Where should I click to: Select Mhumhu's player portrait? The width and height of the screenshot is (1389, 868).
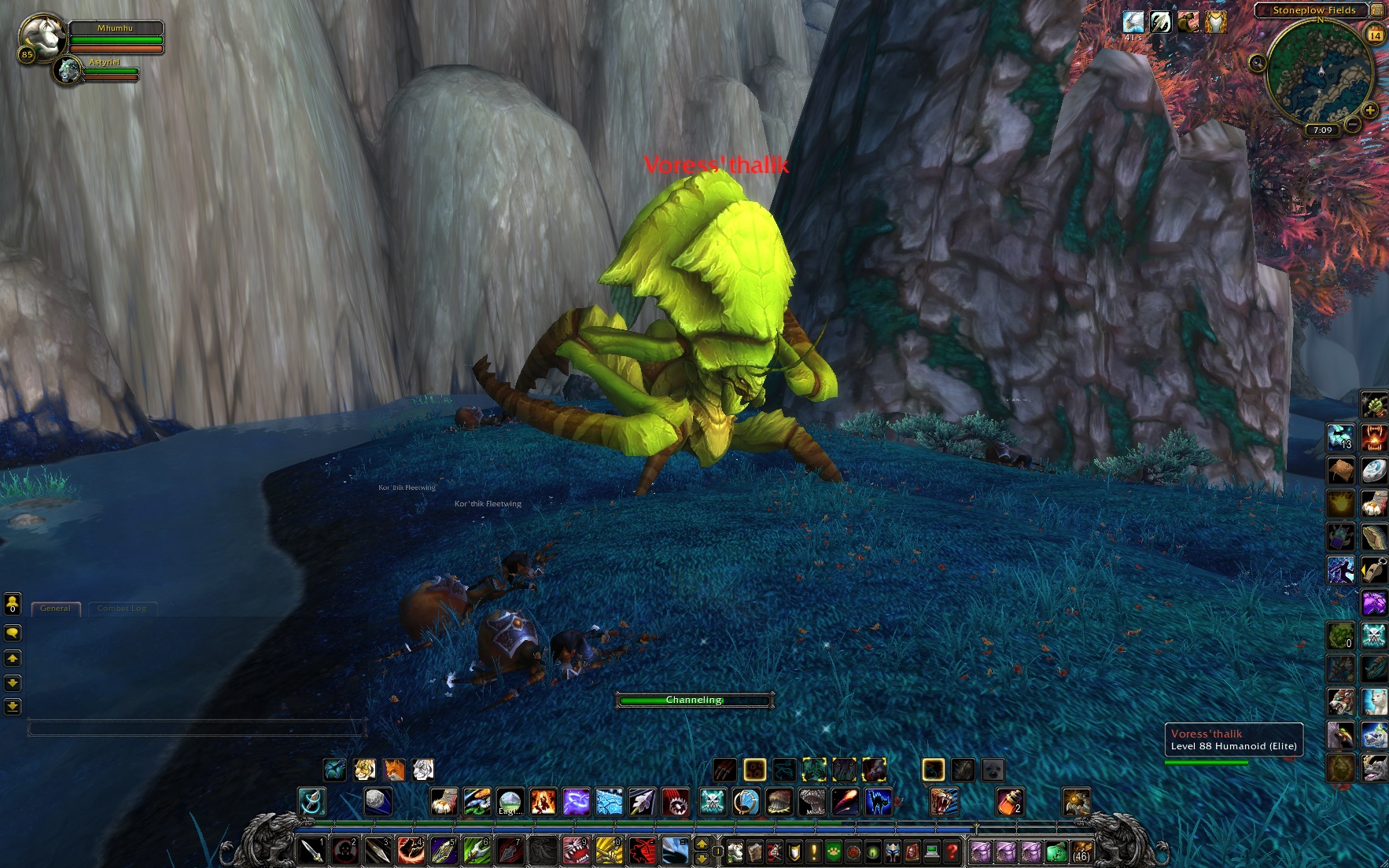pyautogui.click(x=41, y=35)
